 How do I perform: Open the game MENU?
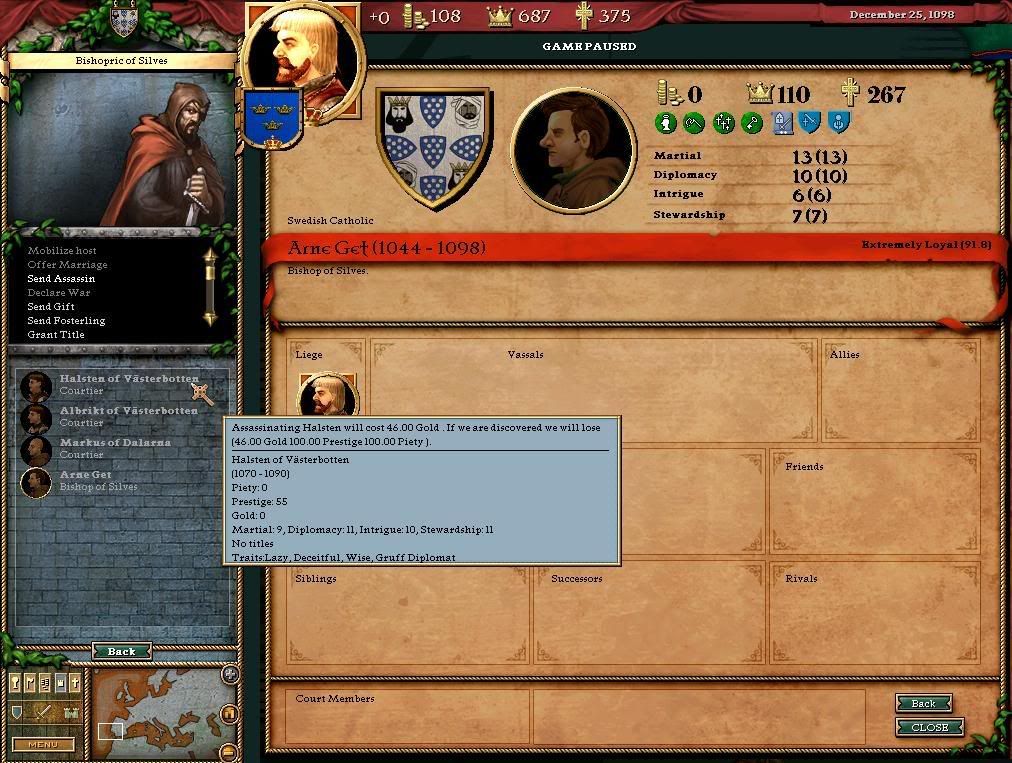pyautogui.click(x=43, y=744)
